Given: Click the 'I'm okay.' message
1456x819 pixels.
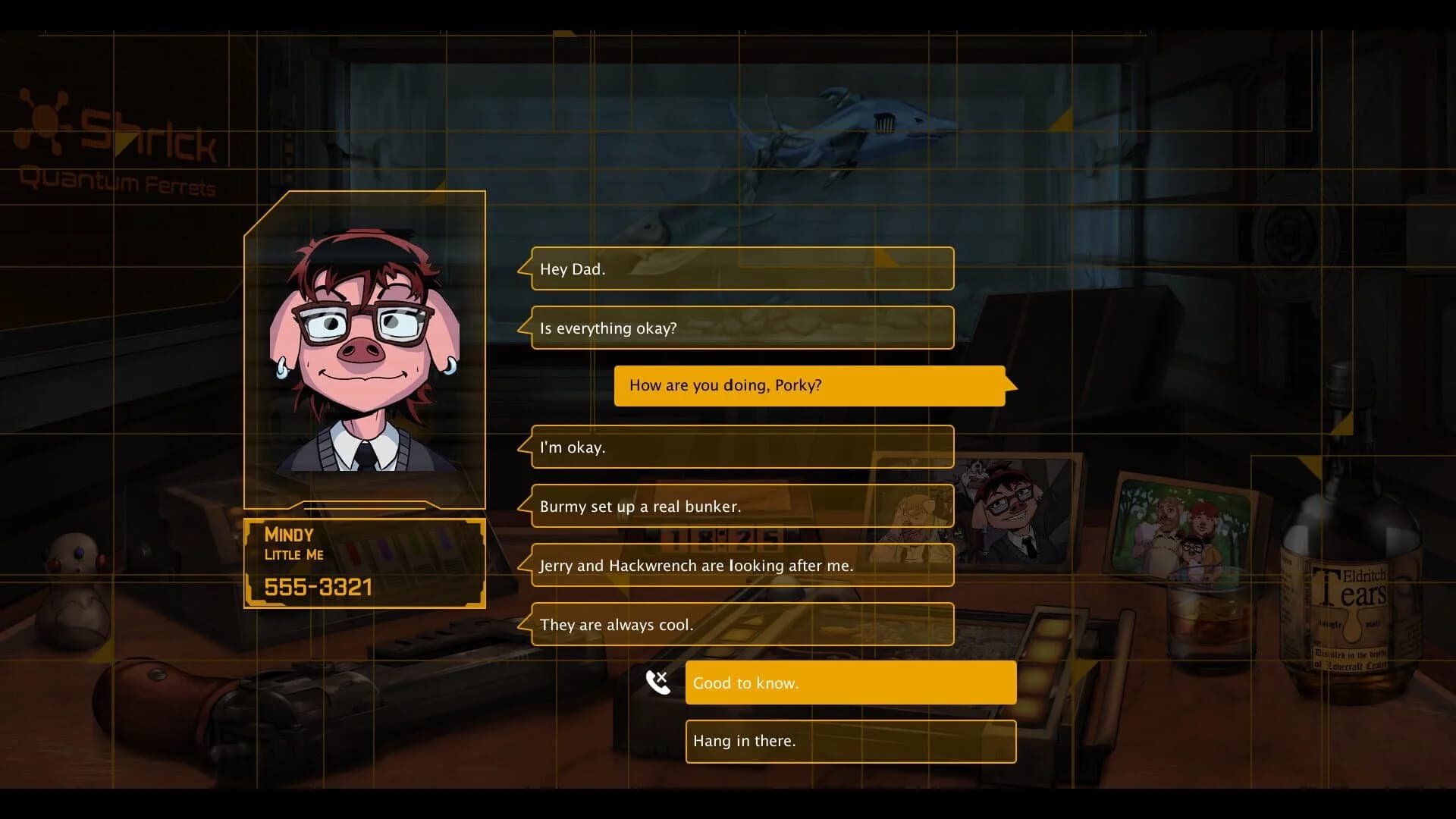Looking at the screenshot, I should point(742,447).
